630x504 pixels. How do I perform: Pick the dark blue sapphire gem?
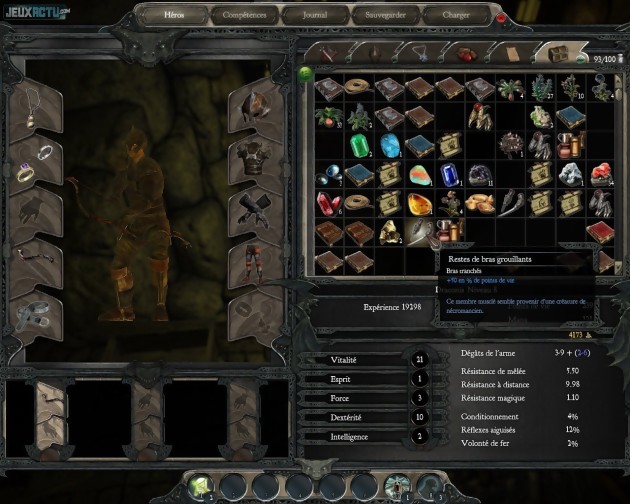tap(451, 175)
